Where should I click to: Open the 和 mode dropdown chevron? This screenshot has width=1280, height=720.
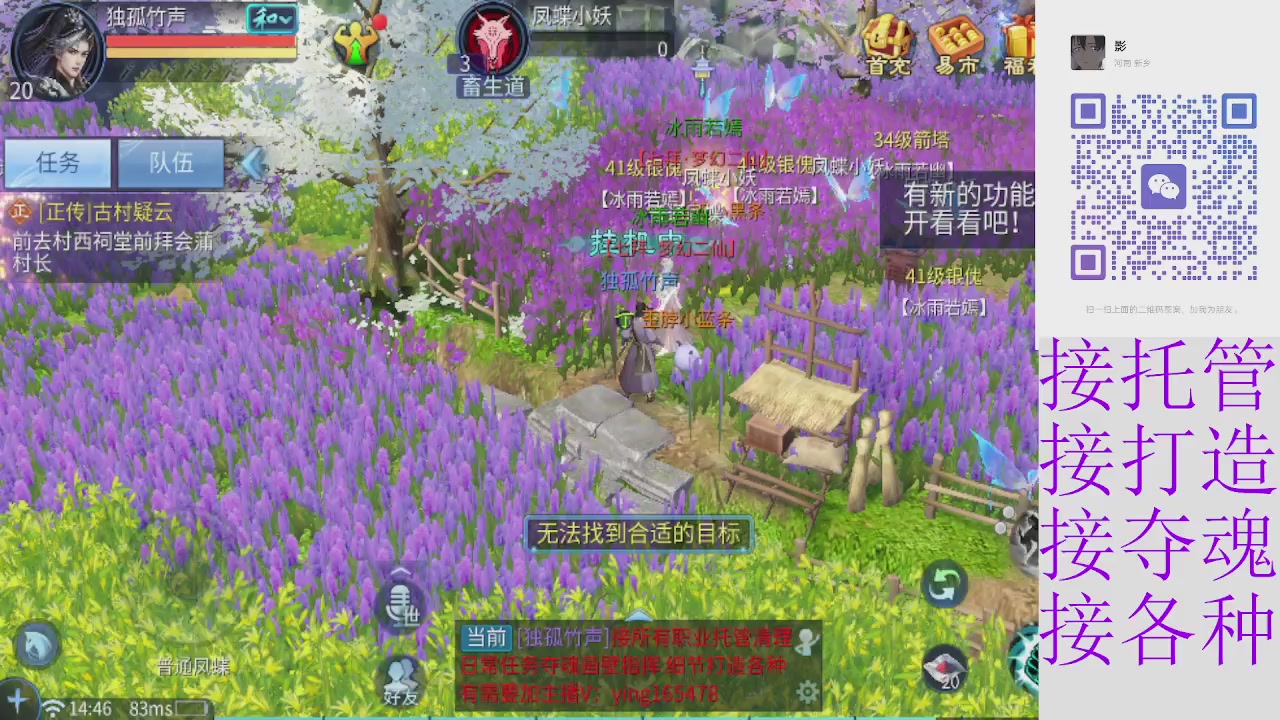287,18
